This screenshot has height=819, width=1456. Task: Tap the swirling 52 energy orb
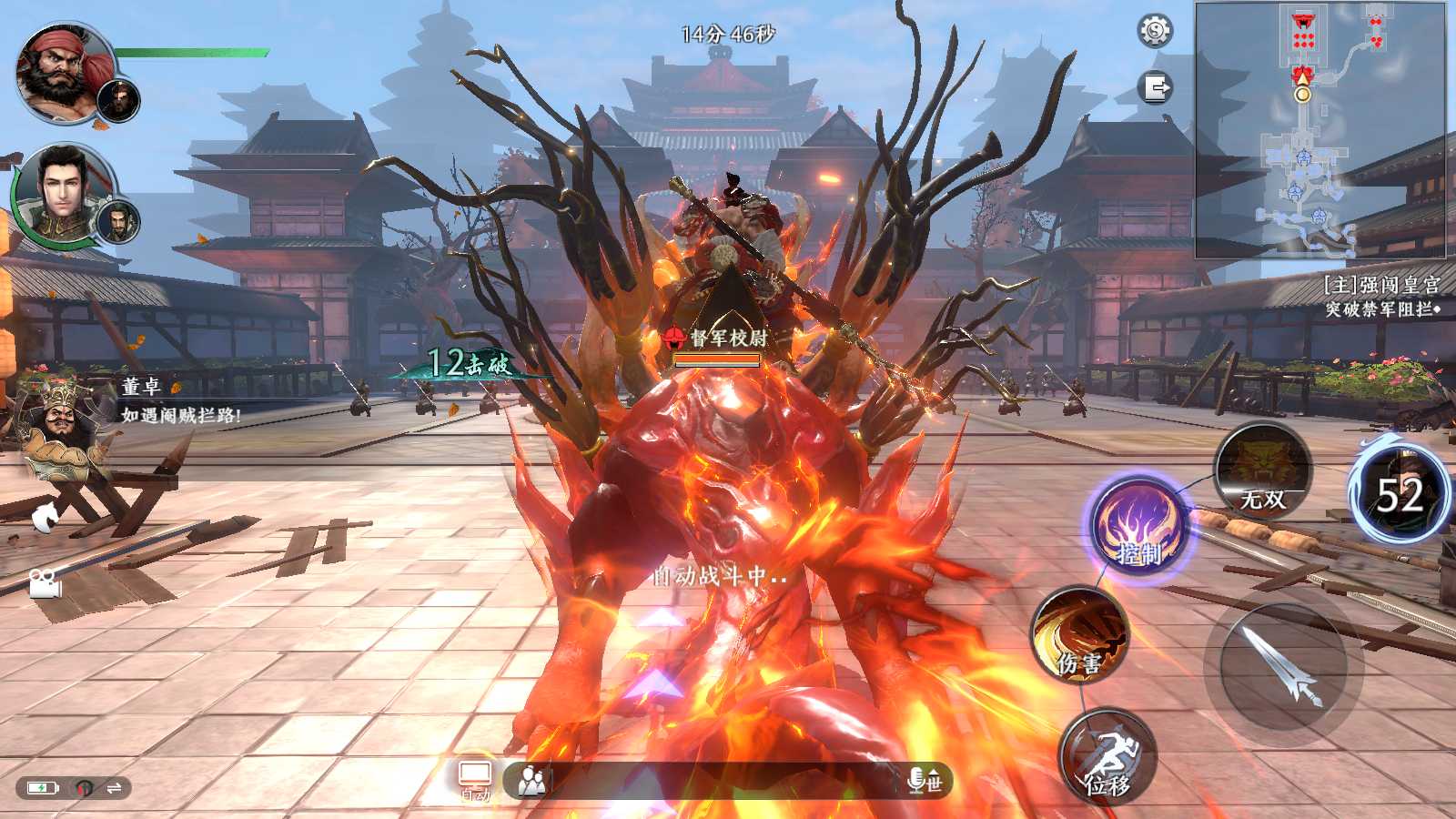(1400, 494)
